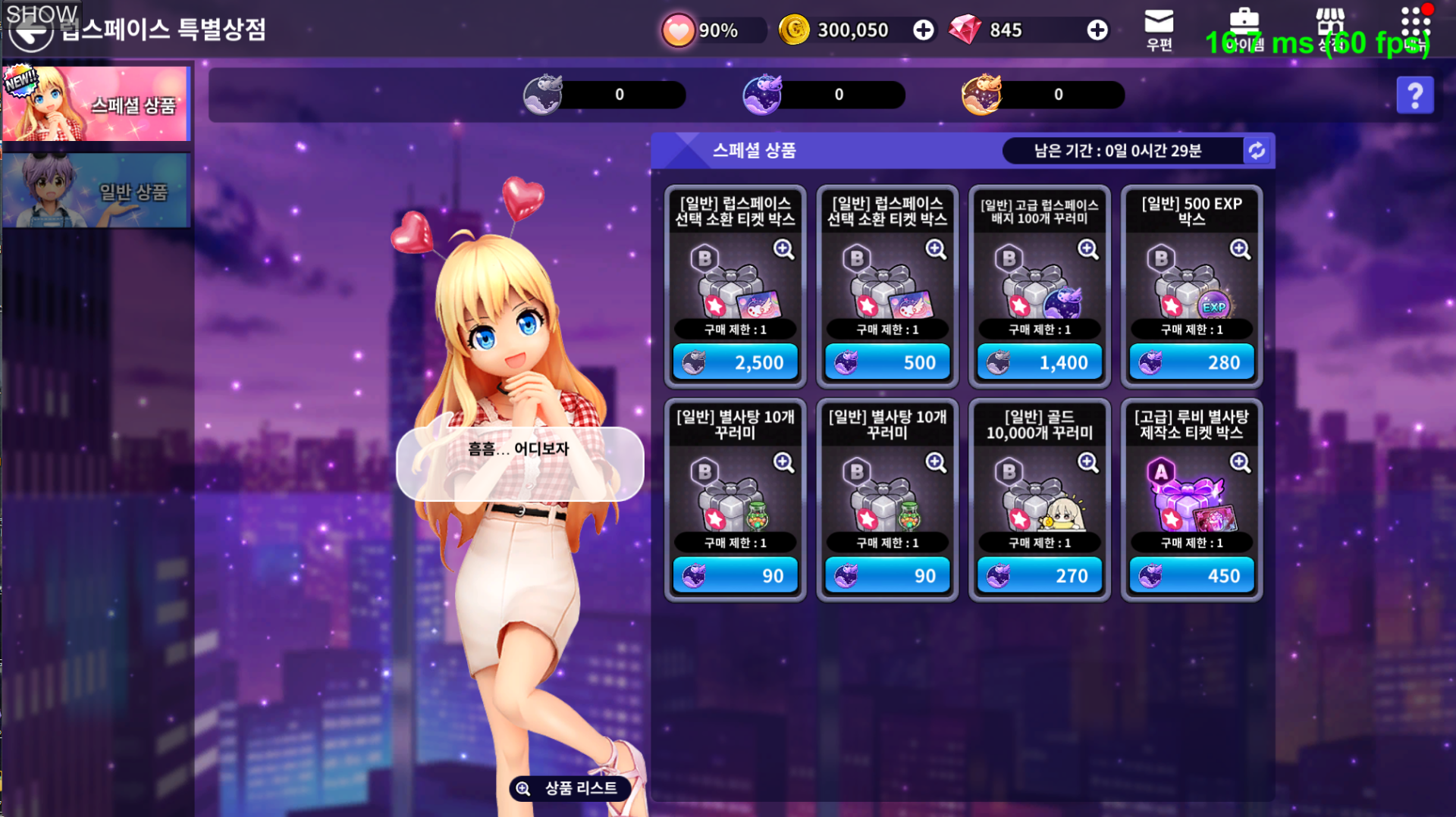Buy the badge bundle for 1,400
Viewport: 1456px width, 817px height.
pyautogui.click(x=1039, y=362)
